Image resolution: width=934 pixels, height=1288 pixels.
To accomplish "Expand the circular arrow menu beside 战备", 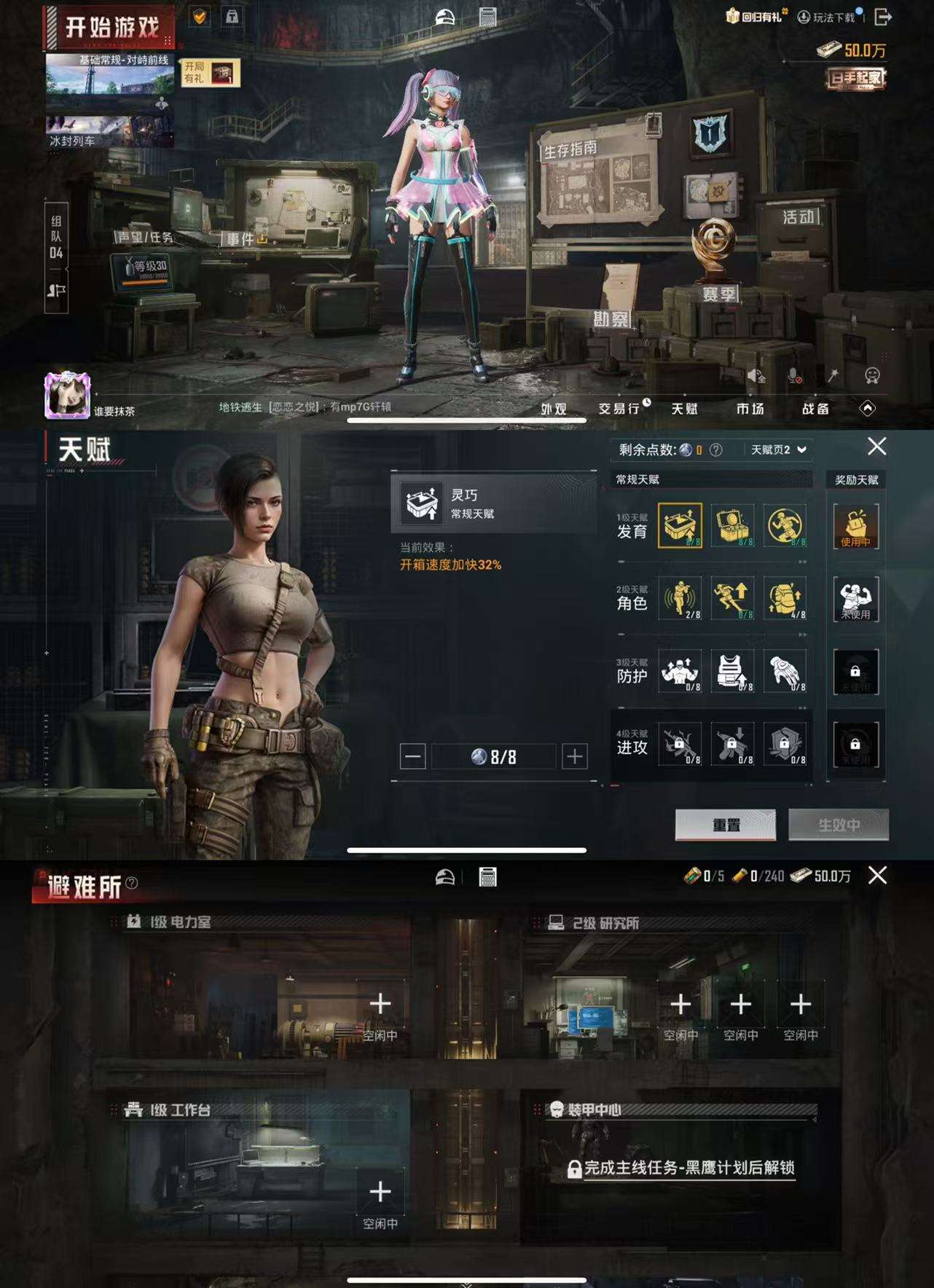I will [868, 409].
